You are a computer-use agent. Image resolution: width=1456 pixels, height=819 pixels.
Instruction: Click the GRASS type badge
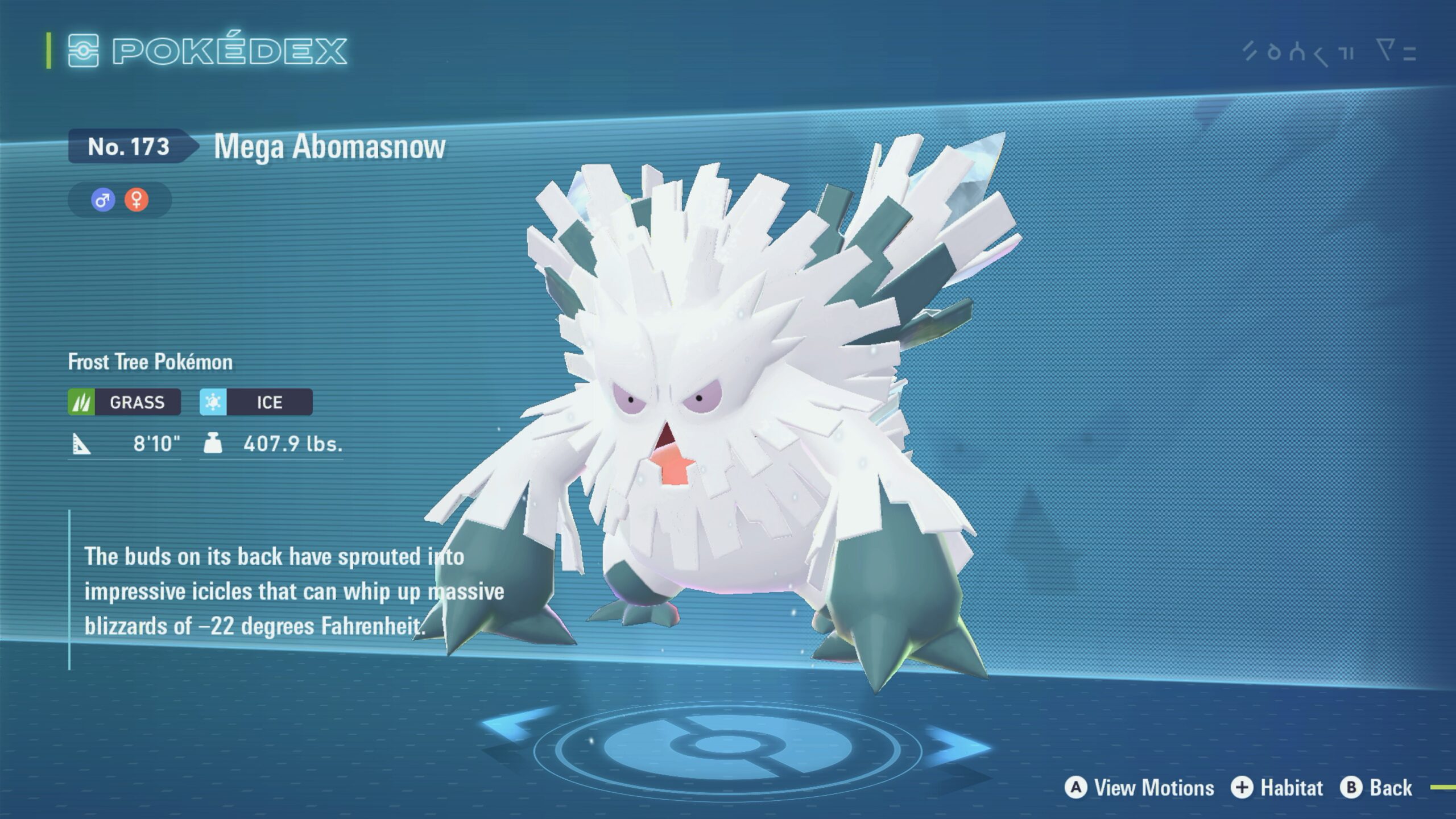point(125,402)
